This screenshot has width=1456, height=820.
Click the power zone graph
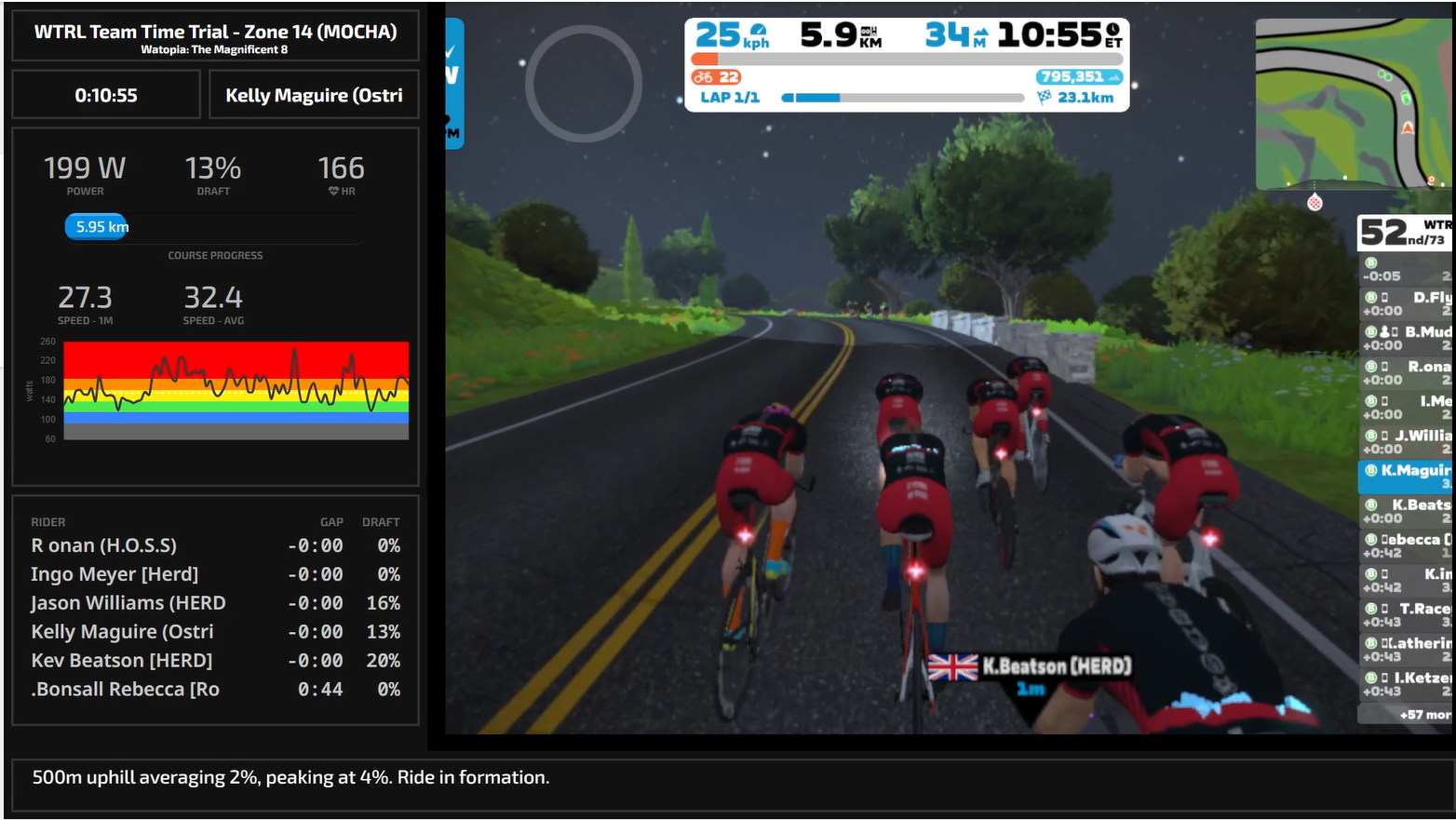point(236,390)
